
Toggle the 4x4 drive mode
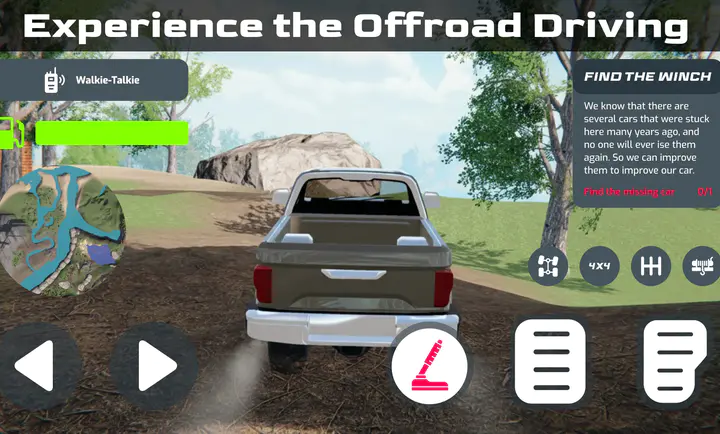click(600, 266)
